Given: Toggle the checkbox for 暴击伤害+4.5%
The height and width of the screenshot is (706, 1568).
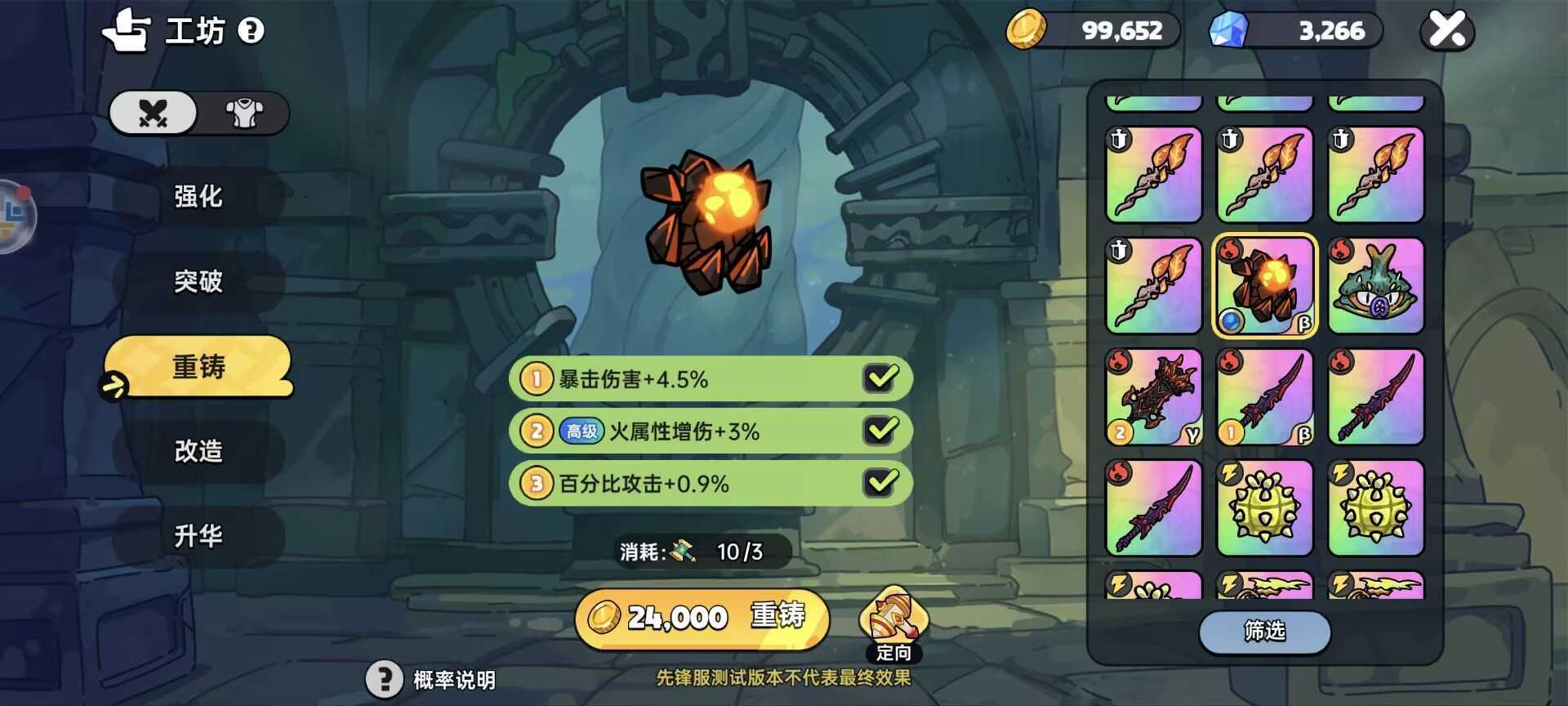Looking at the screenshot, I should [880, 378].
